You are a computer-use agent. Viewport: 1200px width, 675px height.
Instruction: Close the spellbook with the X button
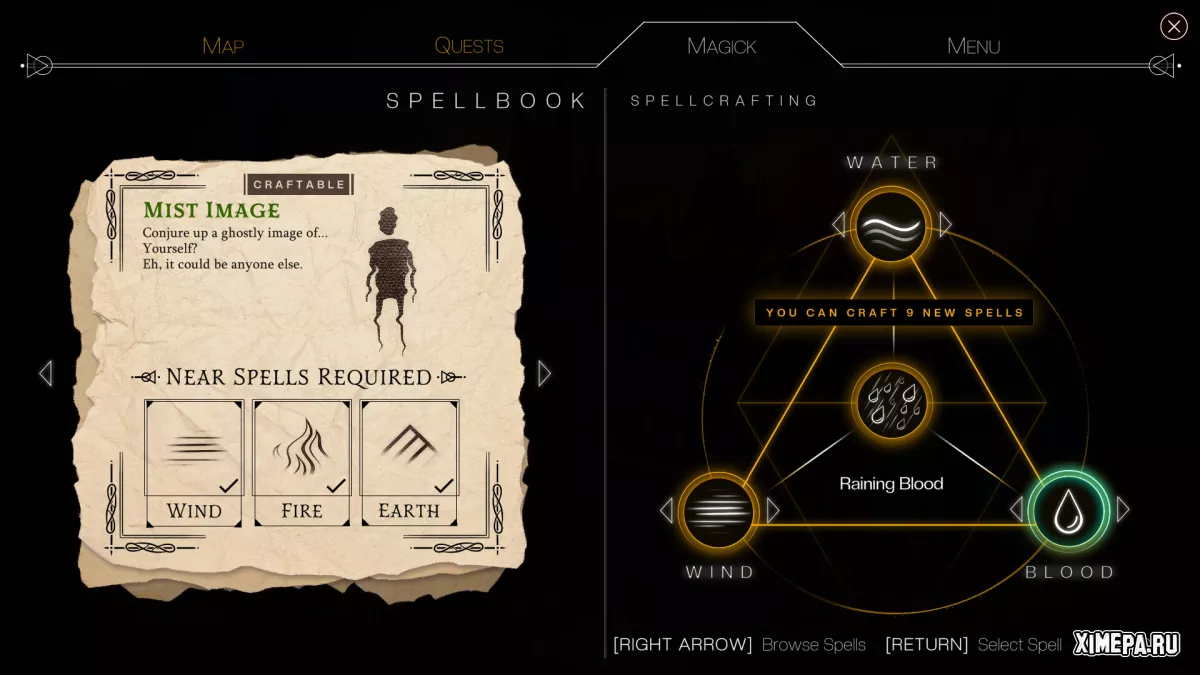[1173, 26]
